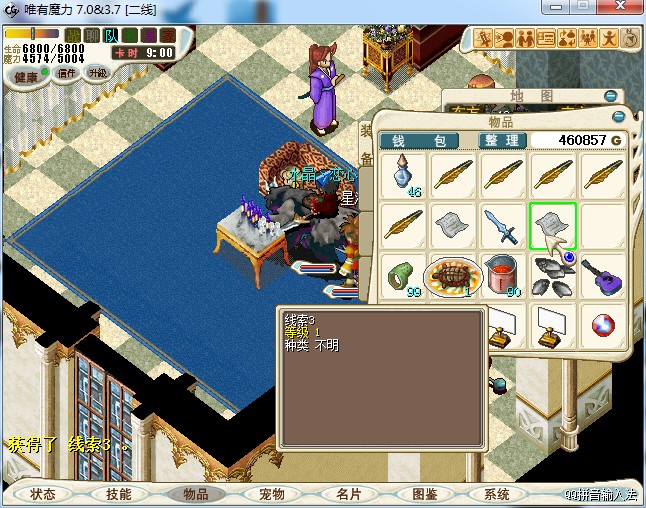Open the 技能 skills menu

(118, 494)
